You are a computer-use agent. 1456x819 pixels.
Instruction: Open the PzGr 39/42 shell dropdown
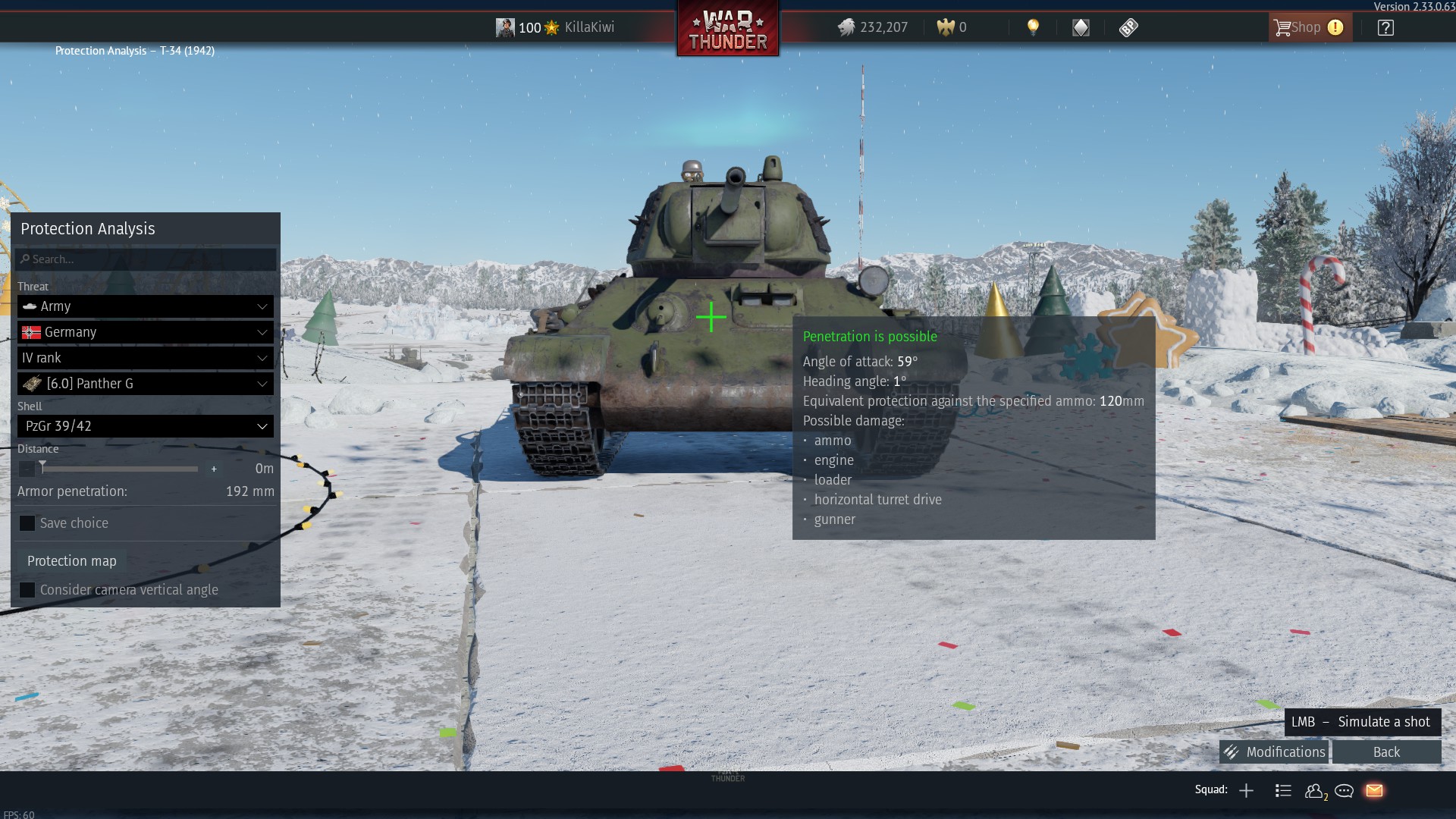[x=145, y=426]
